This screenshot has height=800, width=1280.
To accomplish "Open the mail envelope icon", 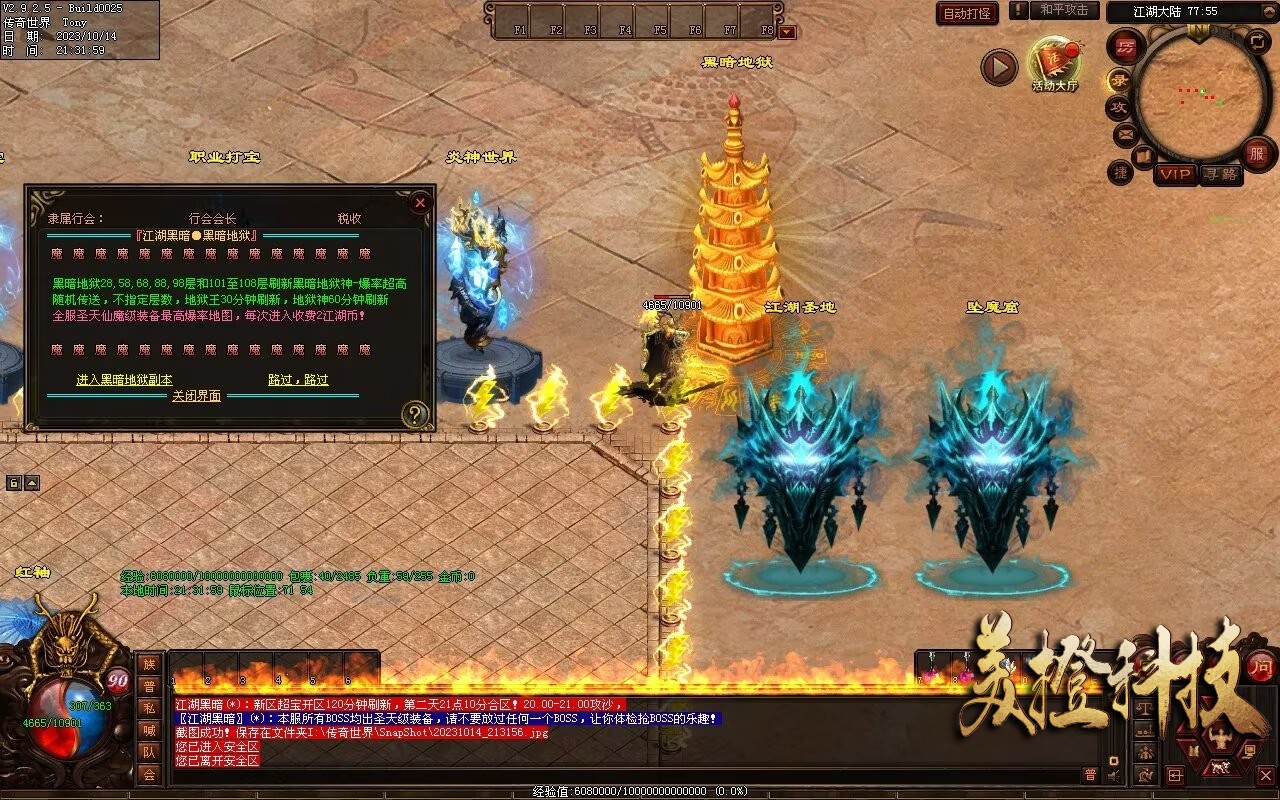I will coord(1125,133).
